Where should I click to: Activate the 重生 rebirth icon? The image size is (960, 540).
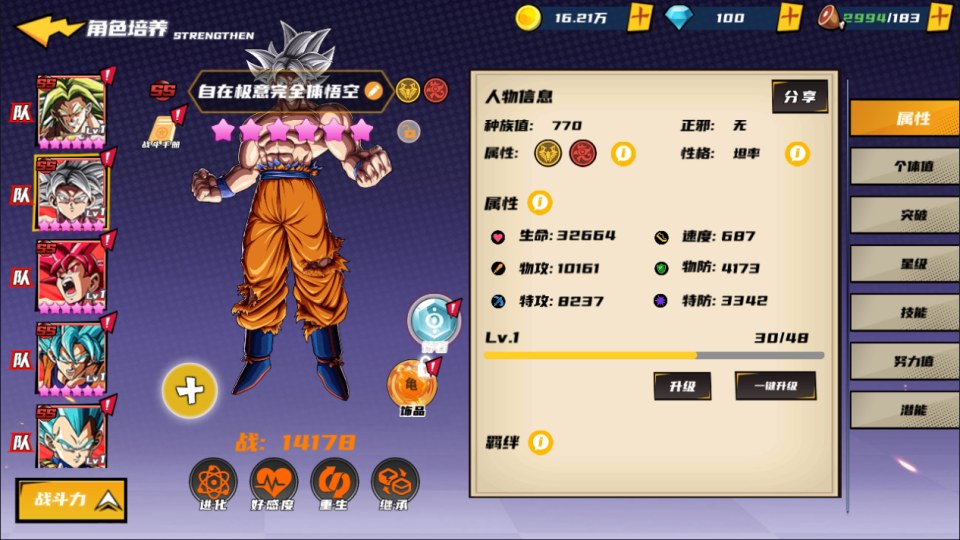coord(335,484)
